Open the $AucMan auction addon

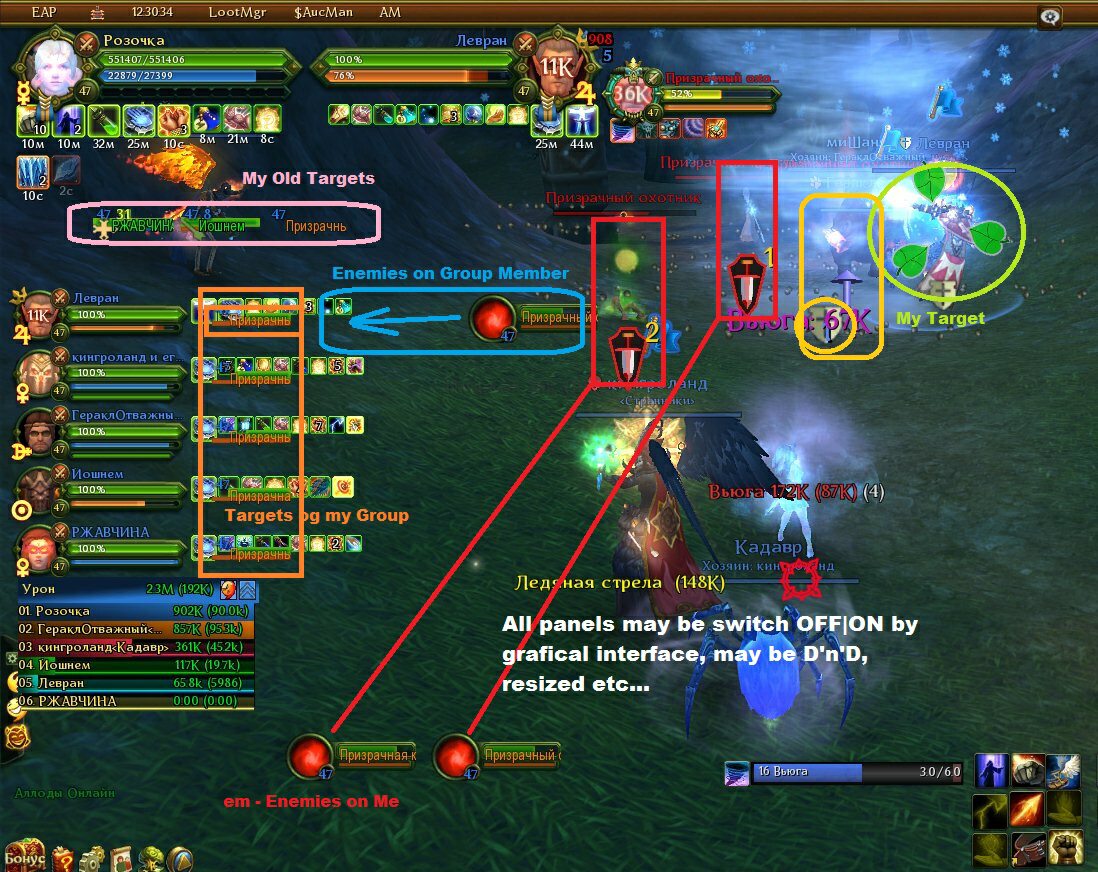click(324, 12)
